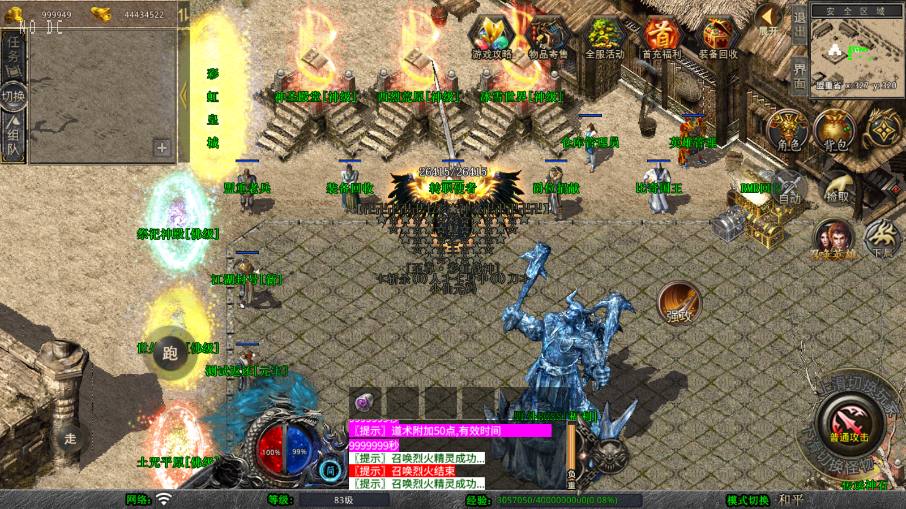The width and height of the screenshot is (906, 509).
Task: Open the 游戏攻略 game guide icon
Action: [x=492, y=37]
